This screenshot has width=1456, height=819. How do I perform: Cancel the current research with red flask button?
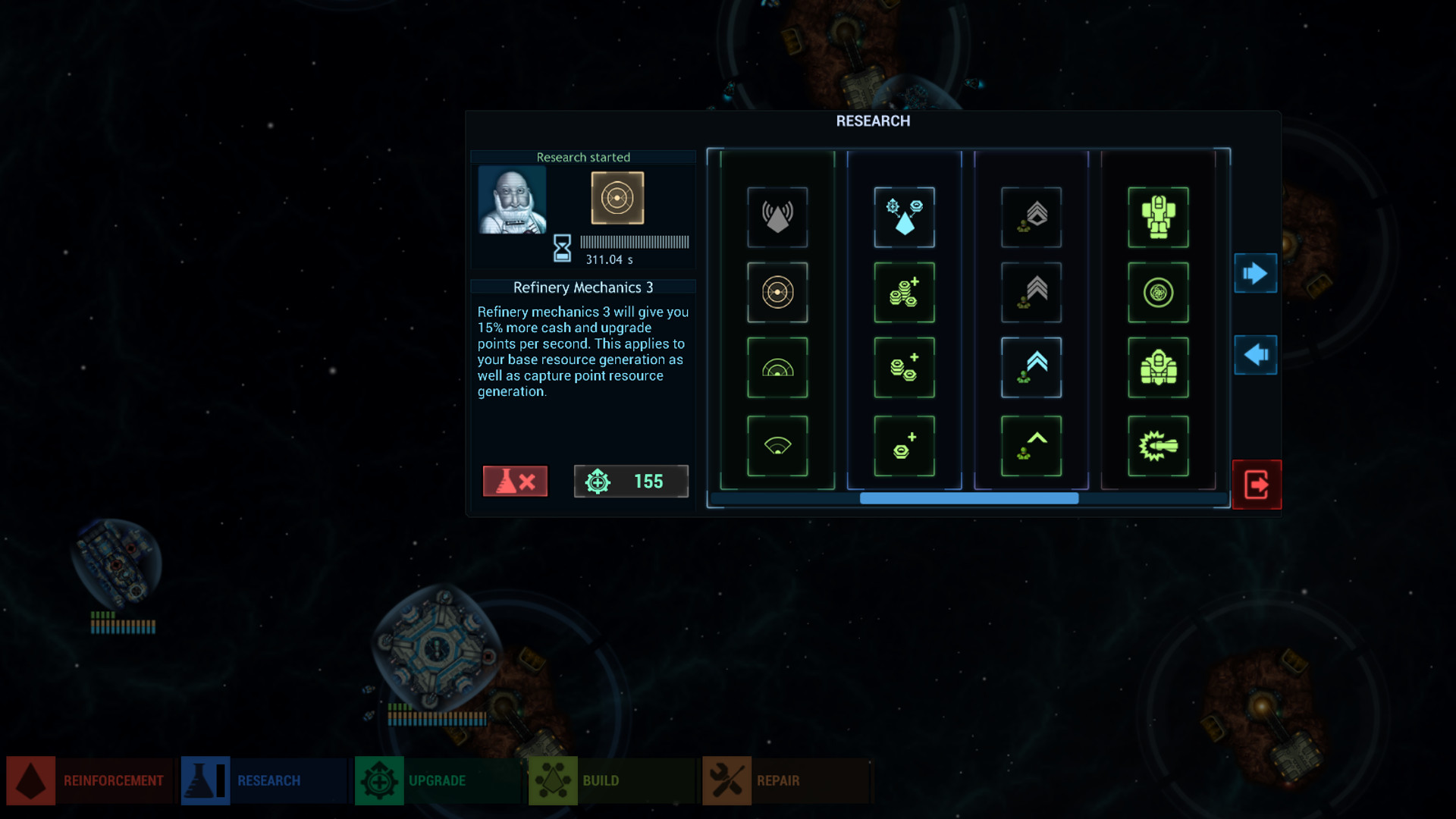pos(516,481)
